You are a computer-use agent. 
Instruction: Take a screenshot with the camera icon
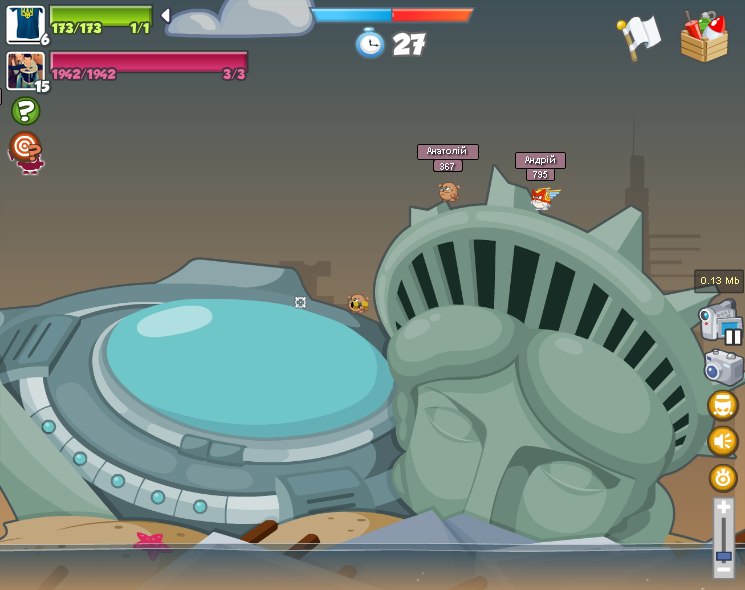coord(722,367)
